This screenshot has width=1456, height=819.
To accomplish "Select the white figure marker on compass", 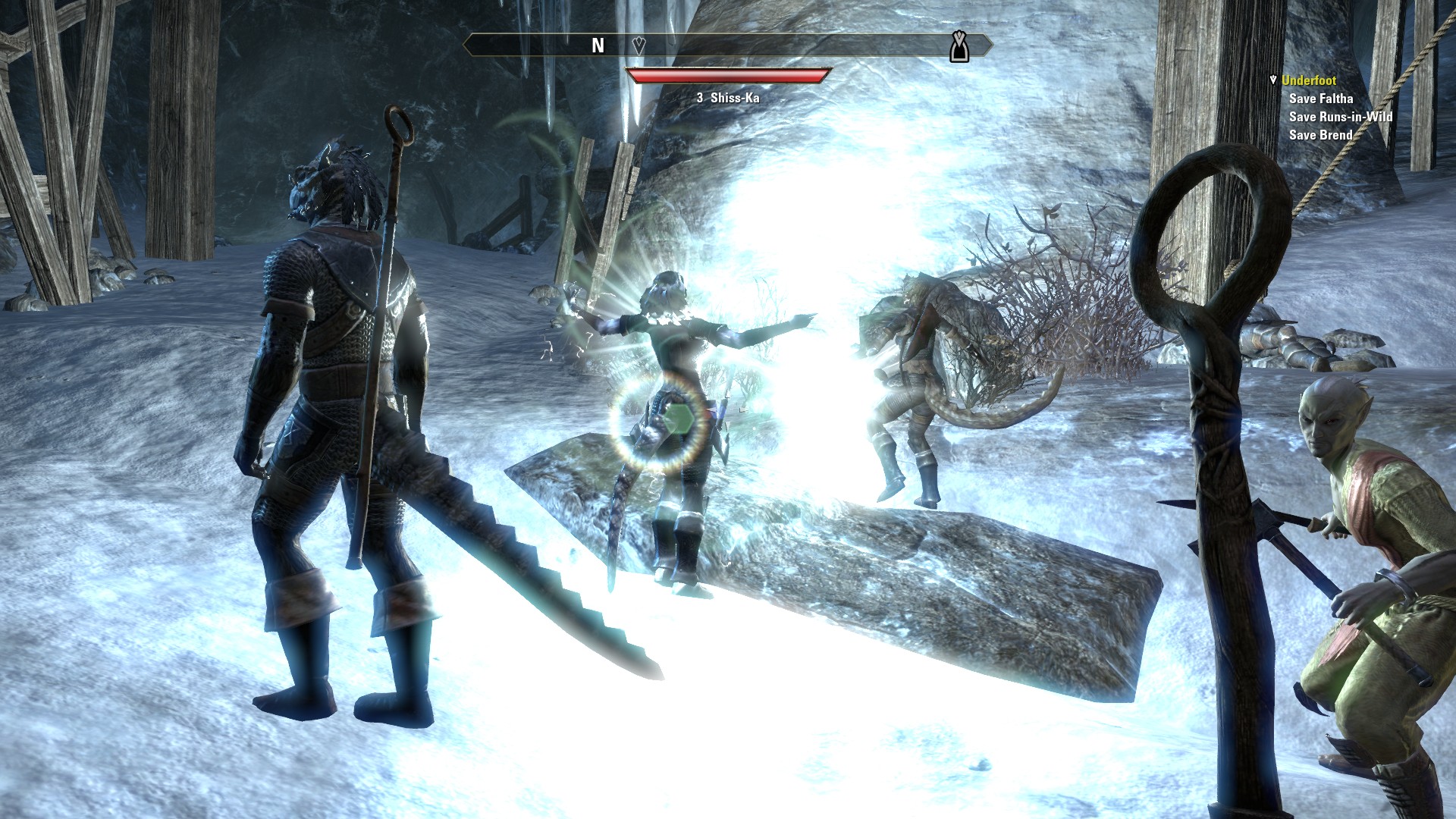I will [x=959, y=47].
